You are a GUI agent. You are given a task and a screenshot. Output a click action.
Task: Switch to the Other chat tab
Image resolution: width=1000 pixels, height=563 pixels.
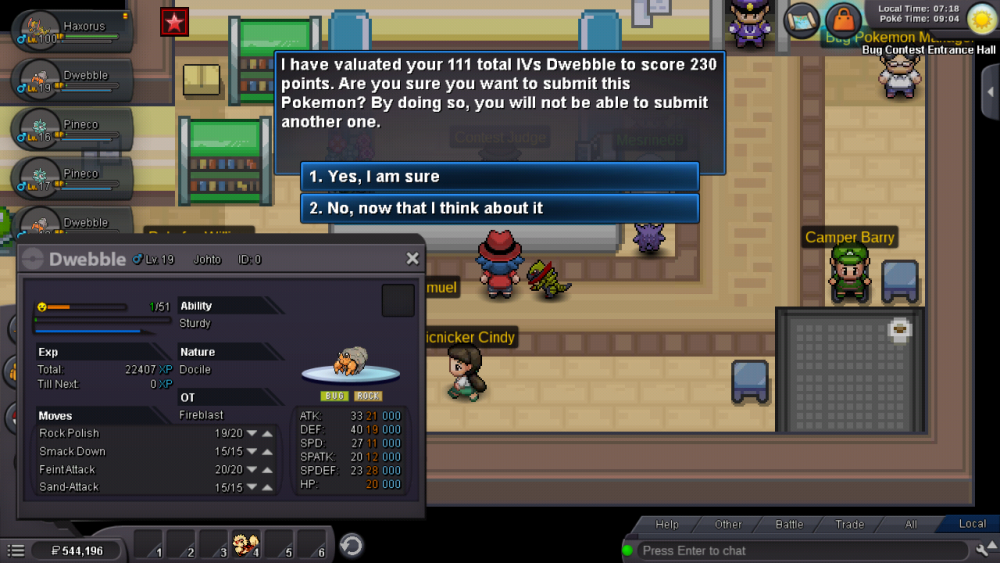coord(728,524)
